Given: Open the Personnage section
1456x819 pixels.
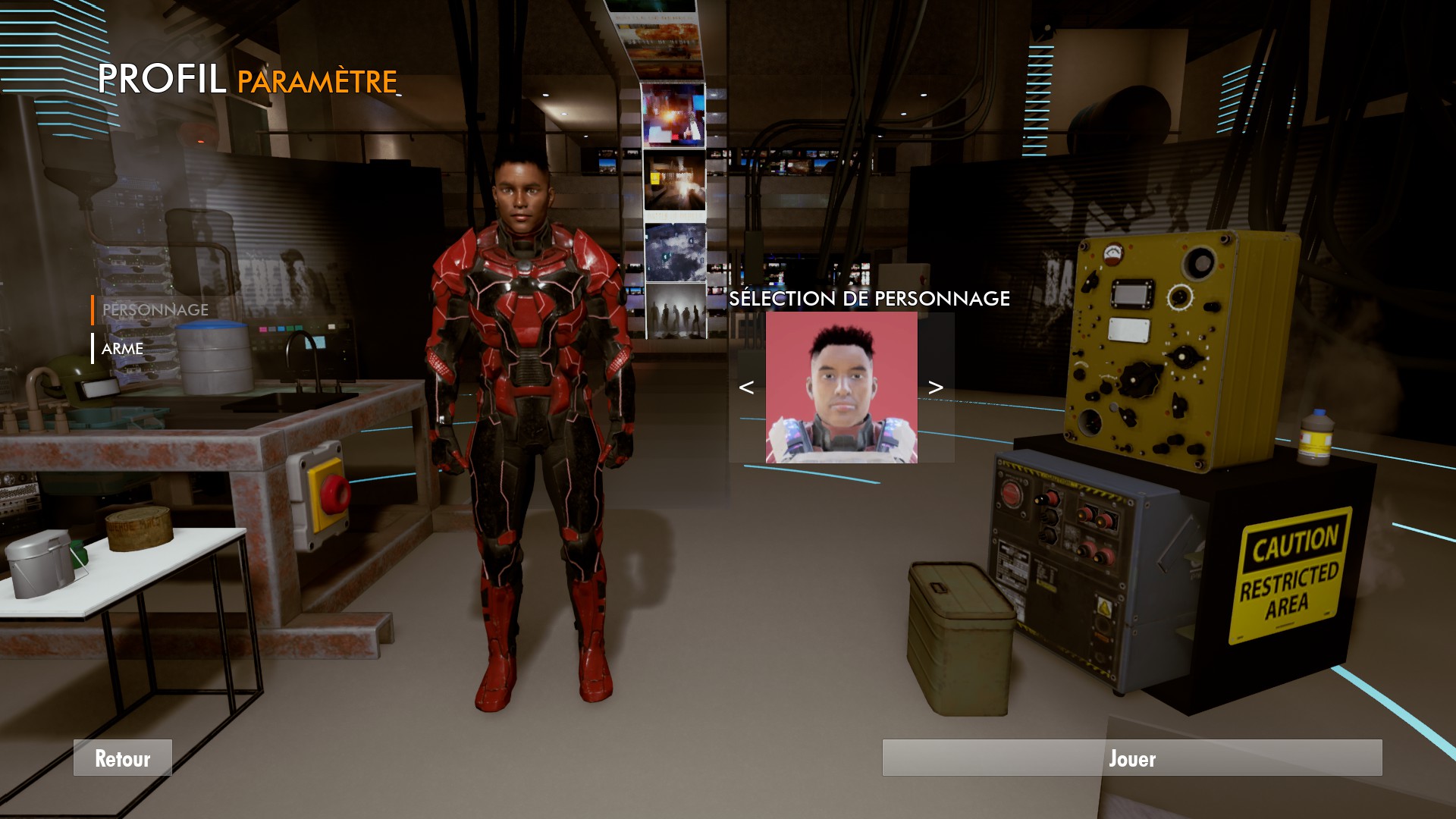Looking at the screenshot, I should pyautogui.click(x=155, y=310).
